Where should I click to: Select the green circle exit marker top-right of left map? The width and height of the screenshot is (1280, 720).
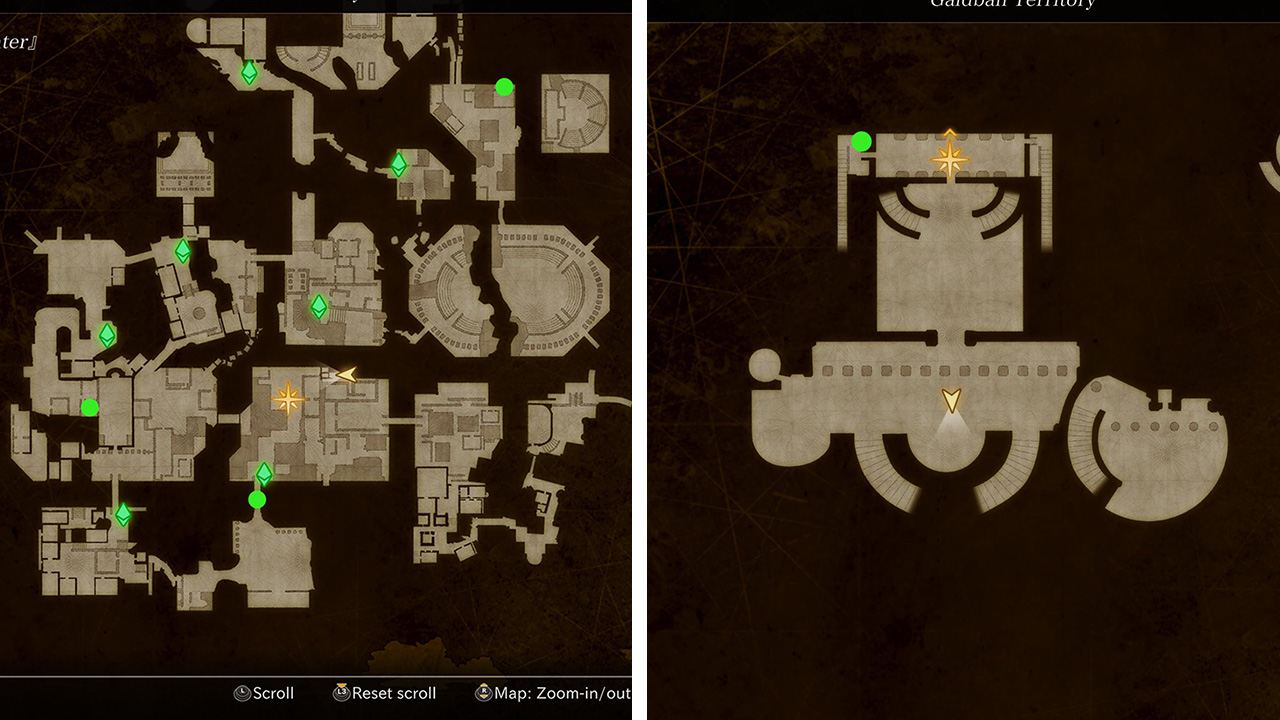tap(502, 86)
